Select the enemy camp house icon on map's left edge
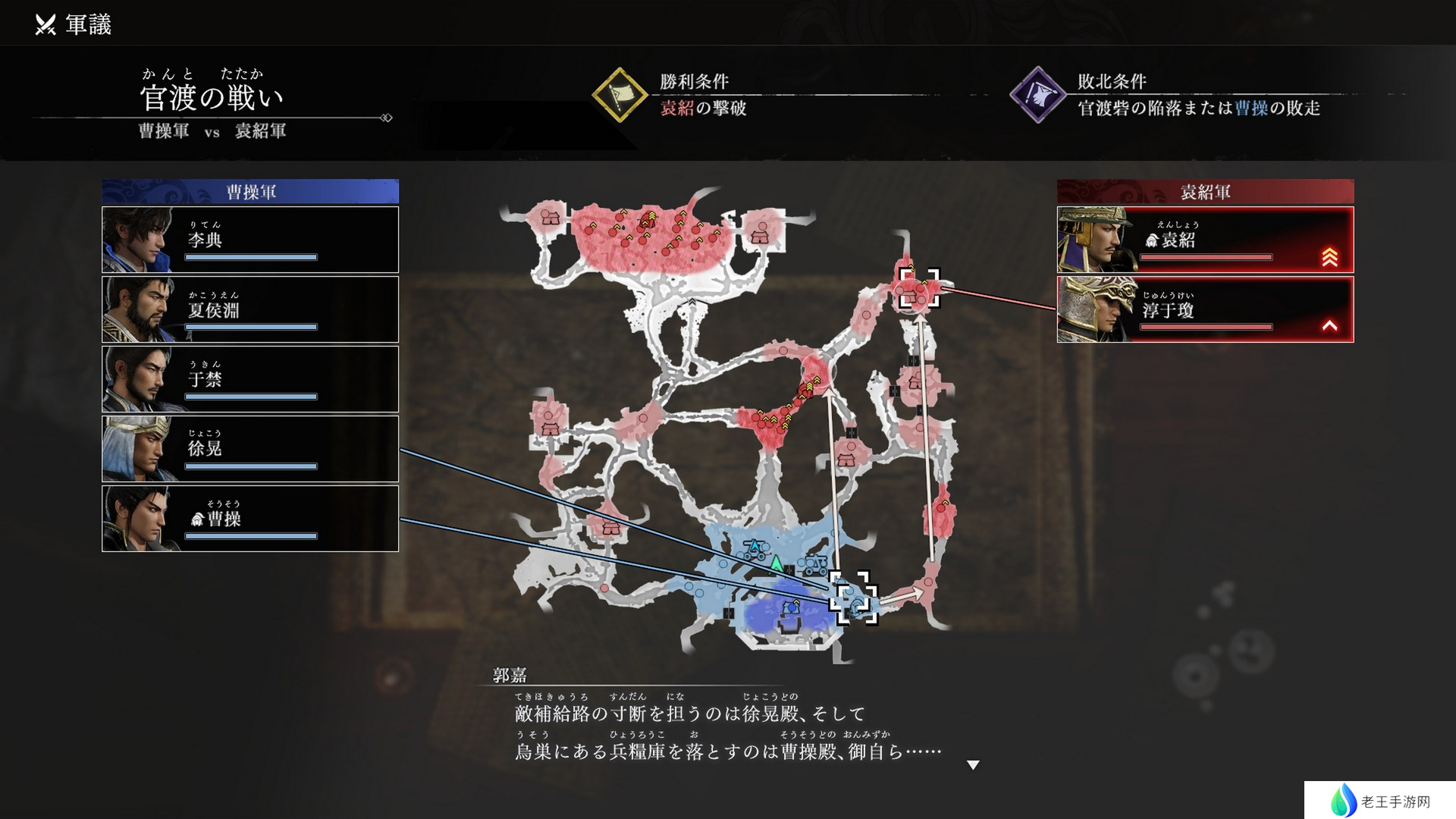Image resolution: width=1456 pixels, height=819 pixels. pos(548,427)
